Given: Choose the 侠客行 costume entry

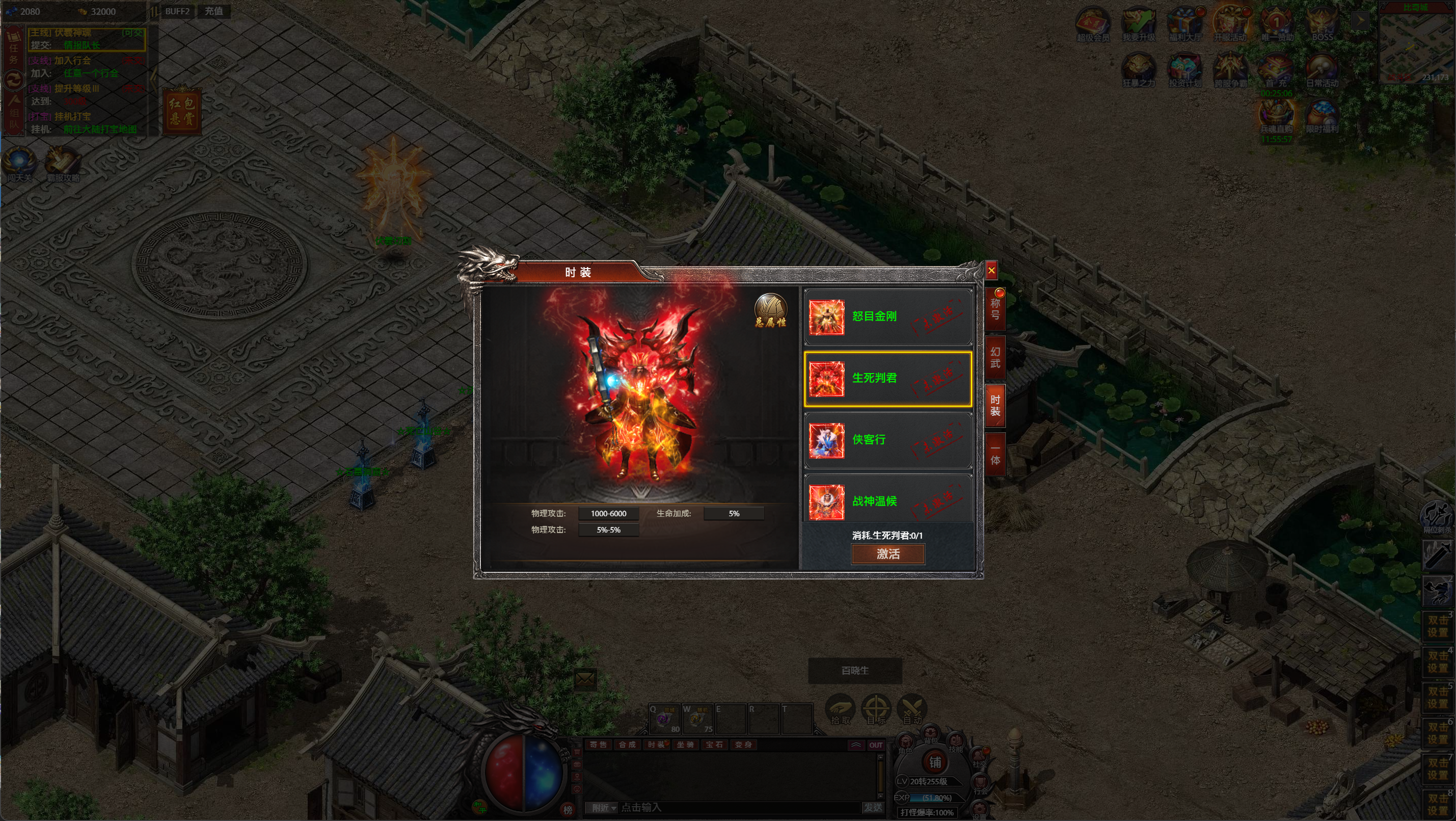Looking at the screenshot, I should pos(887,440).
